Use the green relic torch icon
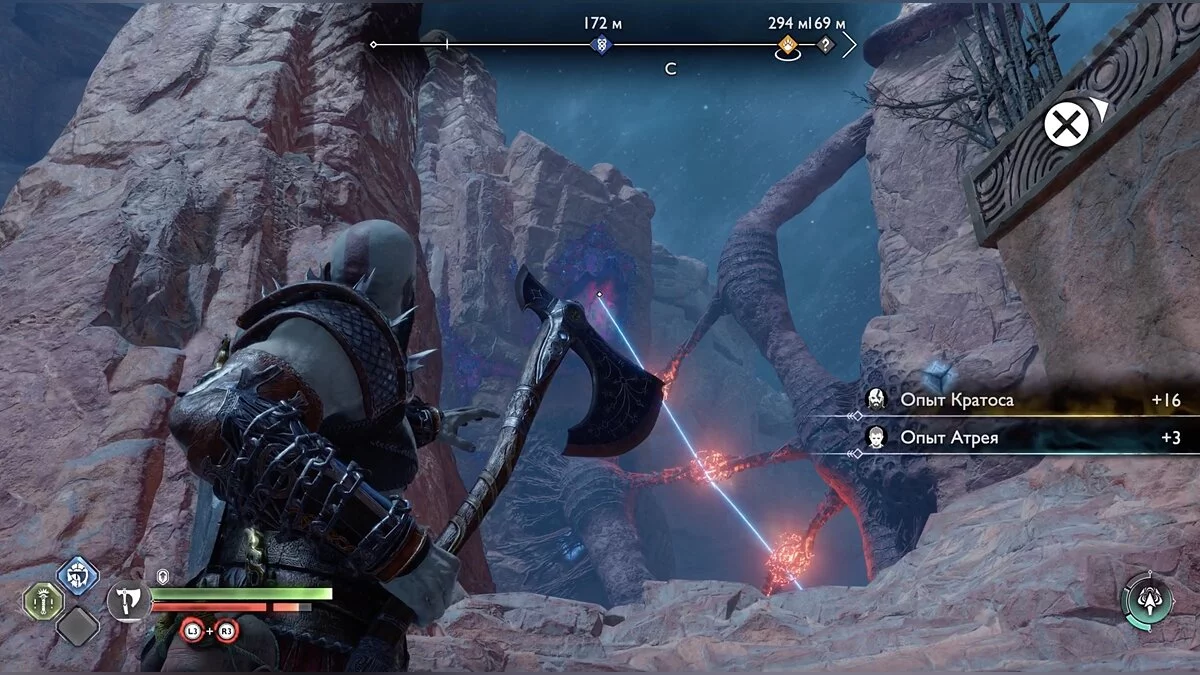This screenshot has height=675, width=1200. [x=44, y=601]
